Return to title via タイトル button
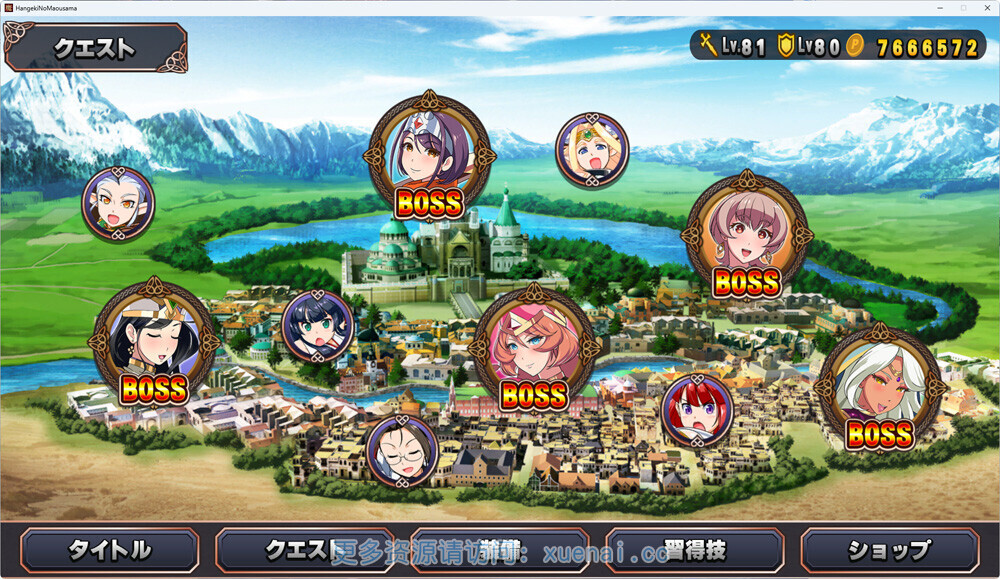The width and height of the screenshot is (1000, 579). tap(109, 550)
